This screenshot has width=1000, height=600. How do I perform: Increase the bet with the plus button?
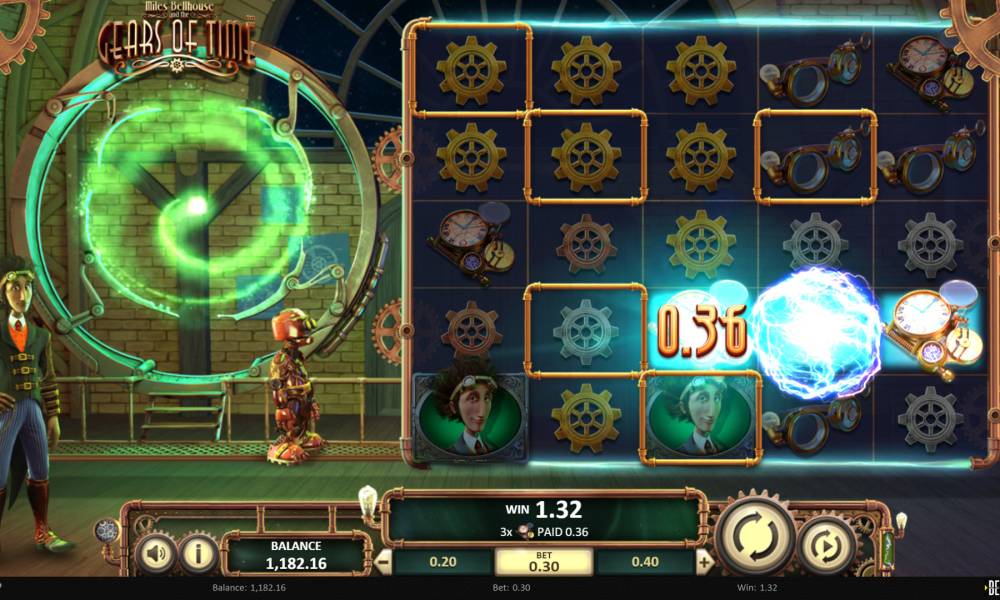705,563
